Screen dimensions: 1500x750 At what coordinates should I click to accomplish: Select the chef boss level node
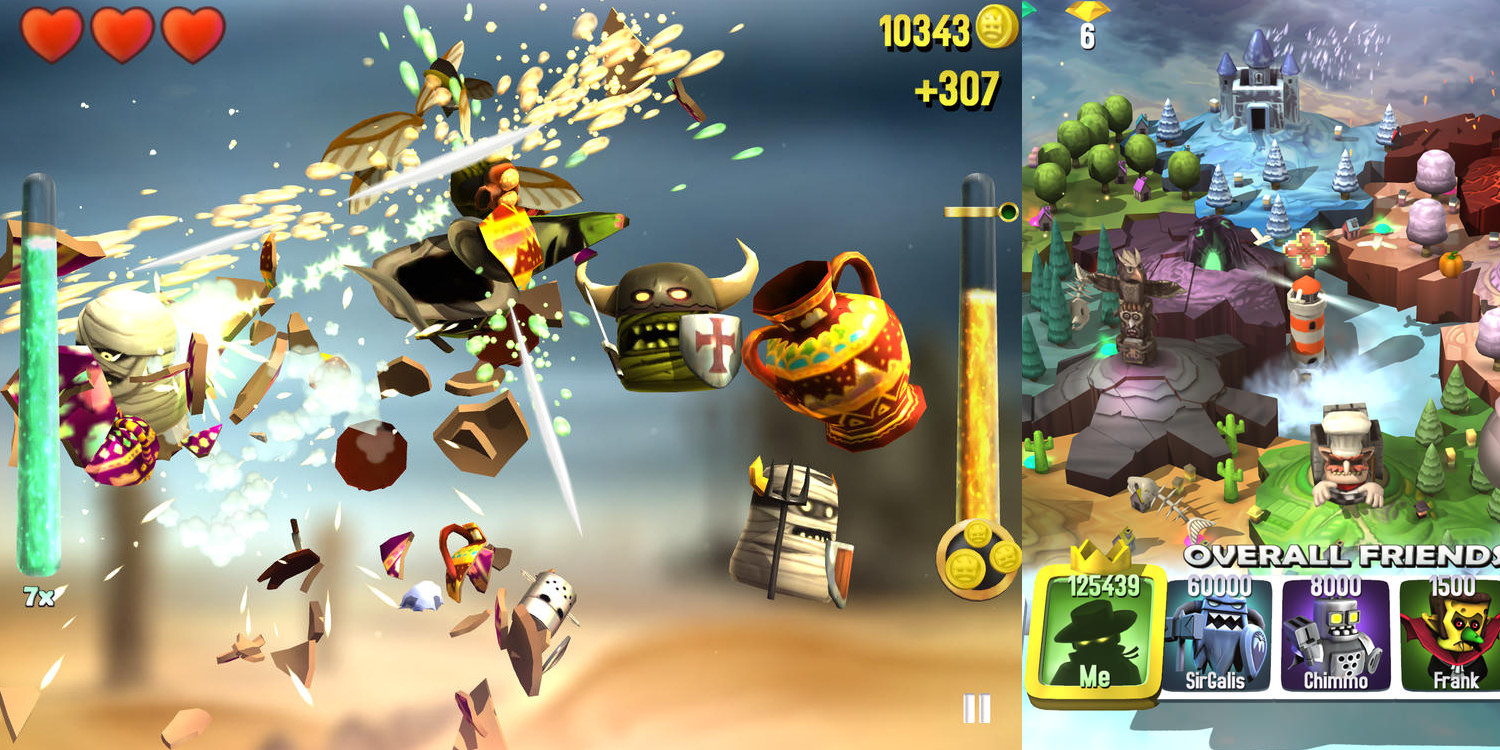pos(1346,455)
